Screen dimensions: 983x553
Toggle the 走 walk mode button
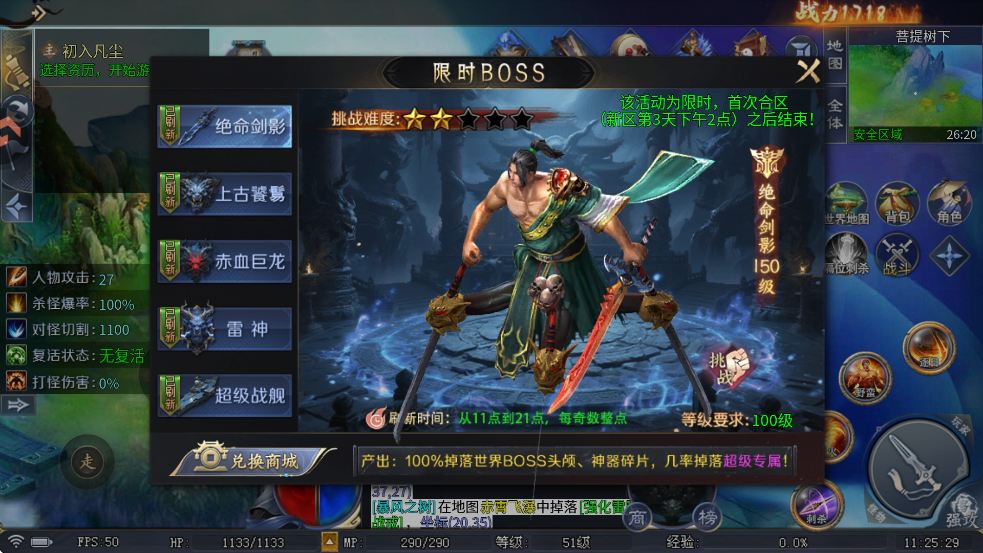(87, 462)
